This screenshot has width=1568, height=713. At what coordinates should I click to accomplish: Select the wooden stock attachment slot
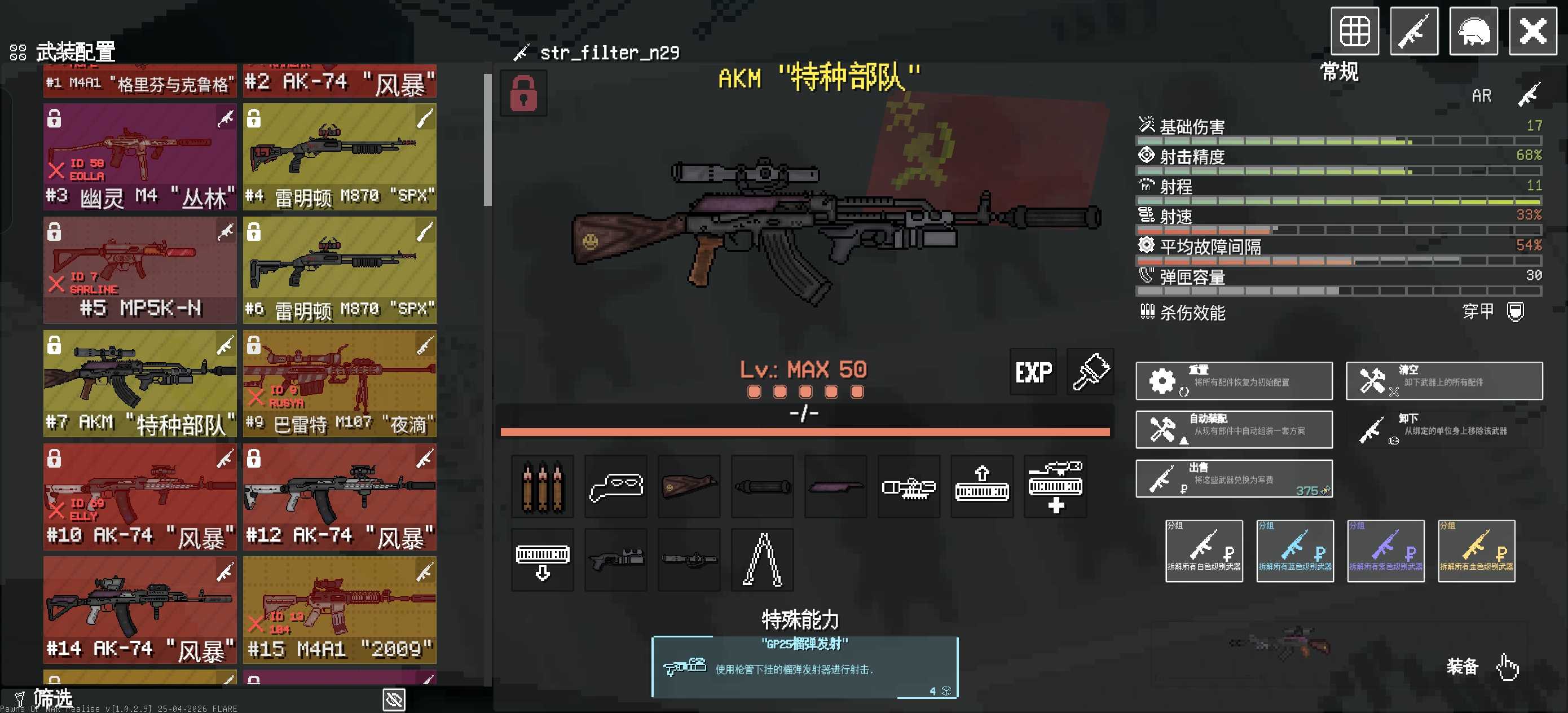point(689,486)
